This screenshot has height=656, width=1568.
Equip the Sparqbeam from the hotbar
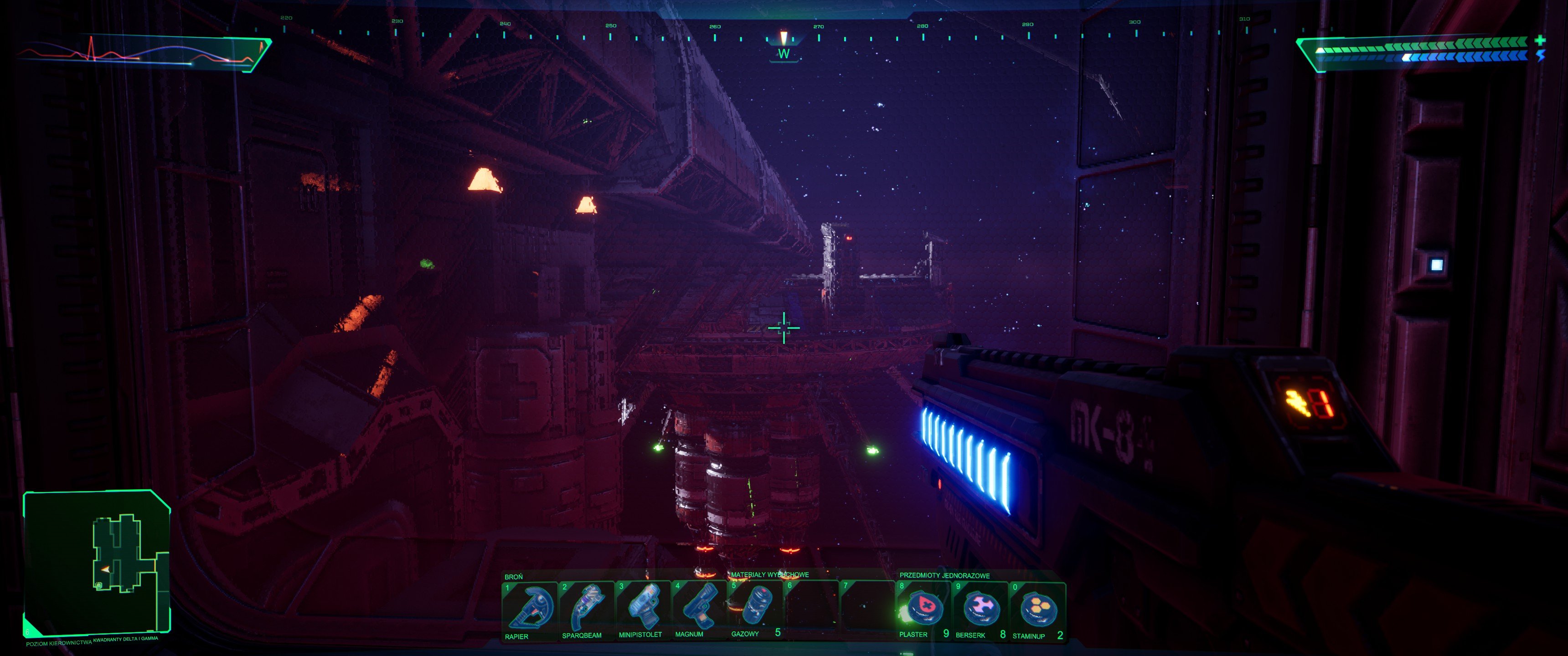click(586, 610)
